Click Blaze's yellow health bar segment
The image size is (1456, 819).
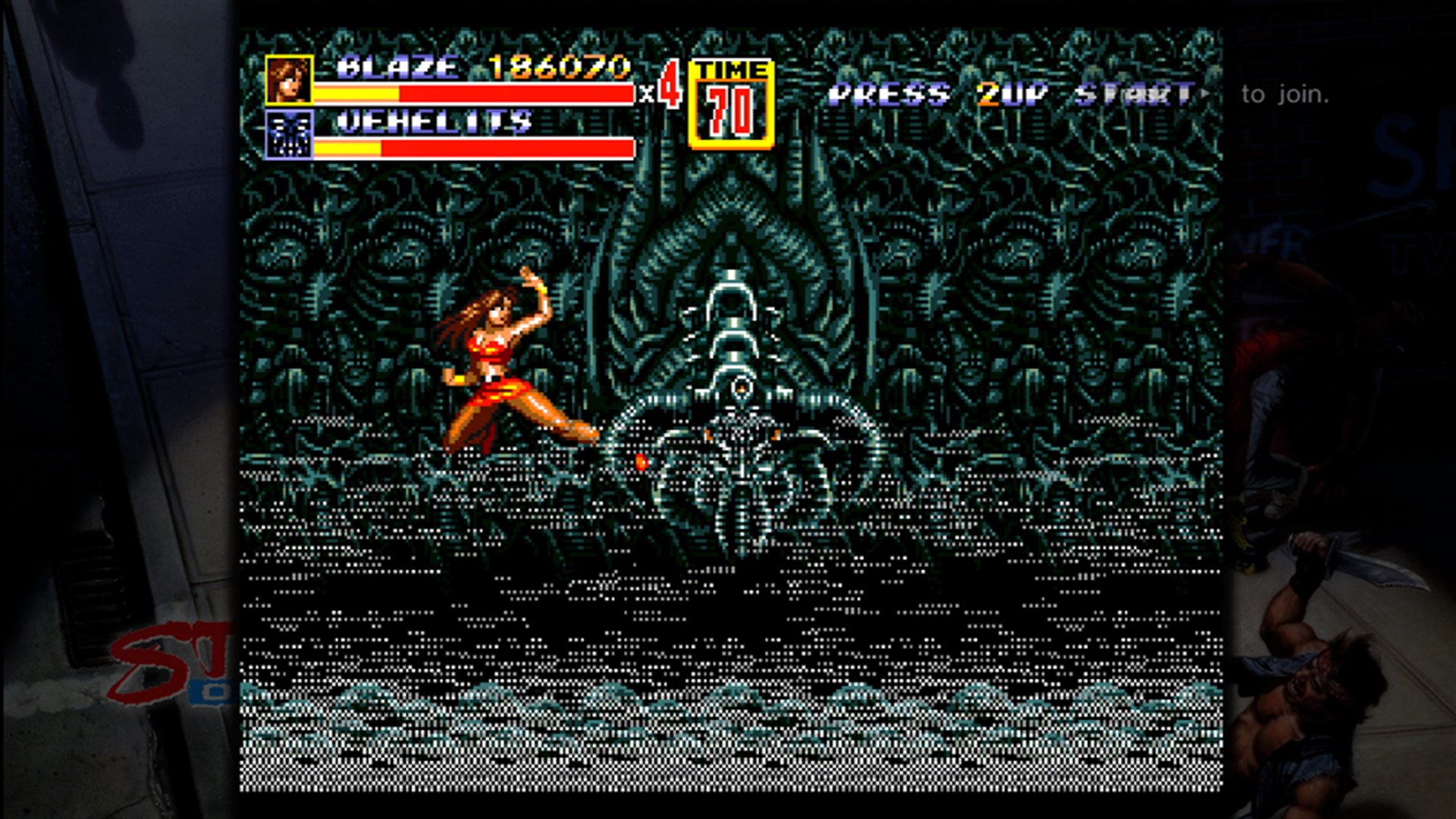356,92
